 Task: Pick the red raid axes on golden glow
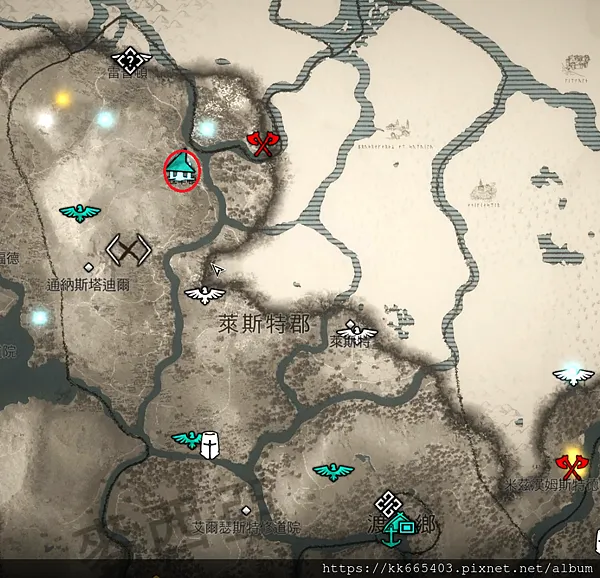(572, 465)
